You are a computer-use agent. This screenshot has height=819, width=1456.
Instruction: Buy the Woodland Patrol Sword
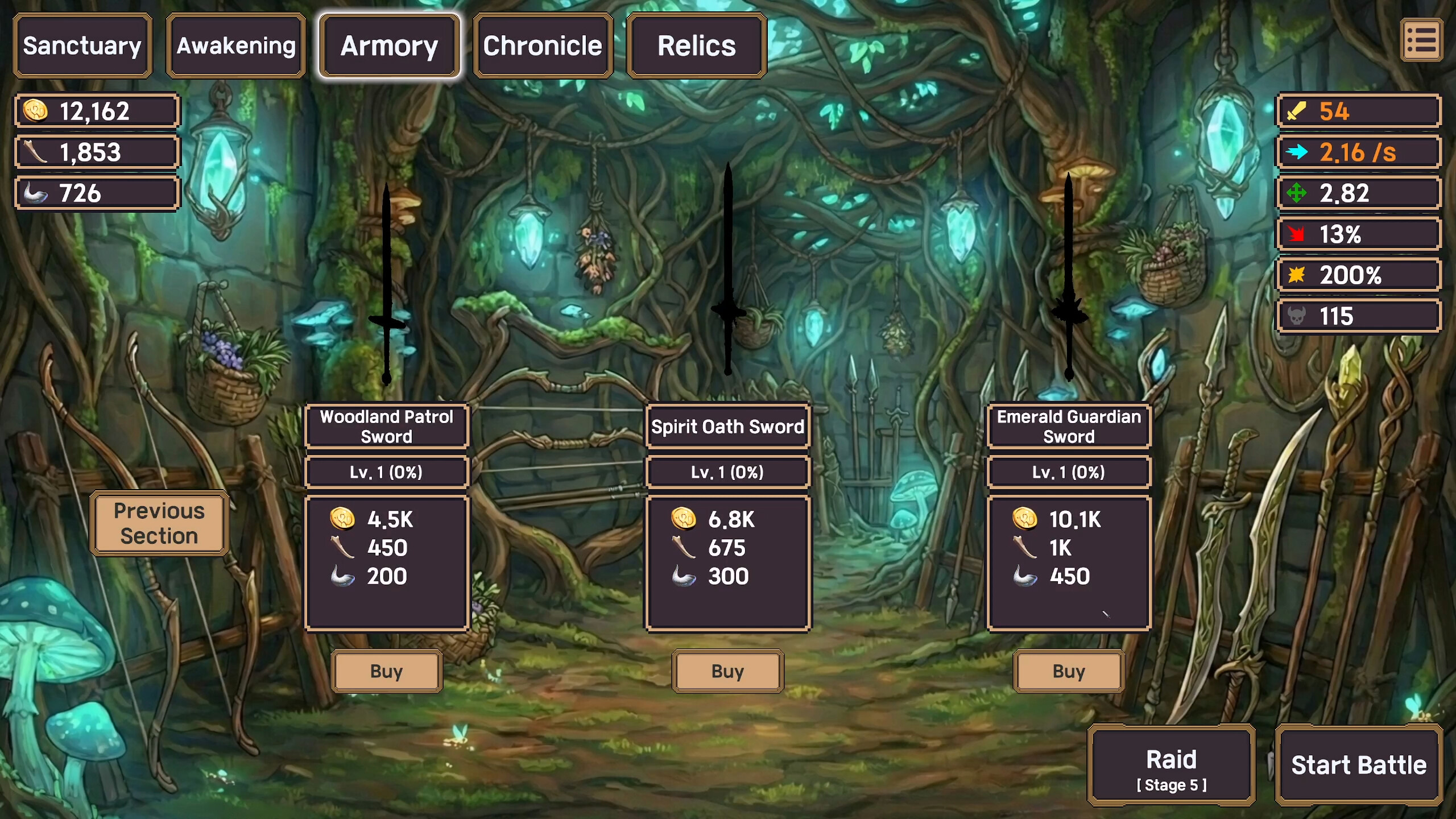pos(387,671)
